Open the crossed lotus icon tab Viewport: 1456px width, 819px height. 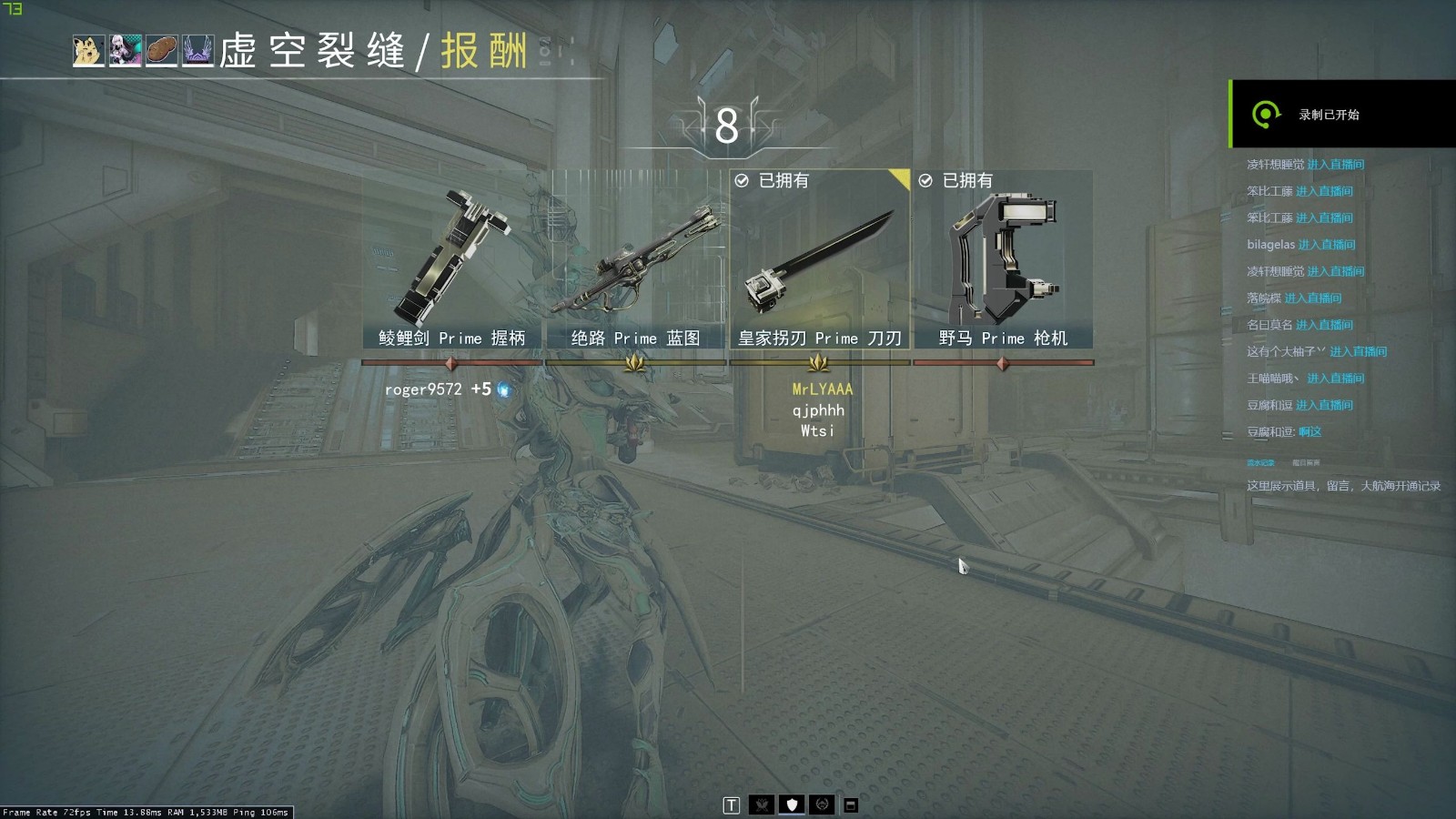point(762,804)
